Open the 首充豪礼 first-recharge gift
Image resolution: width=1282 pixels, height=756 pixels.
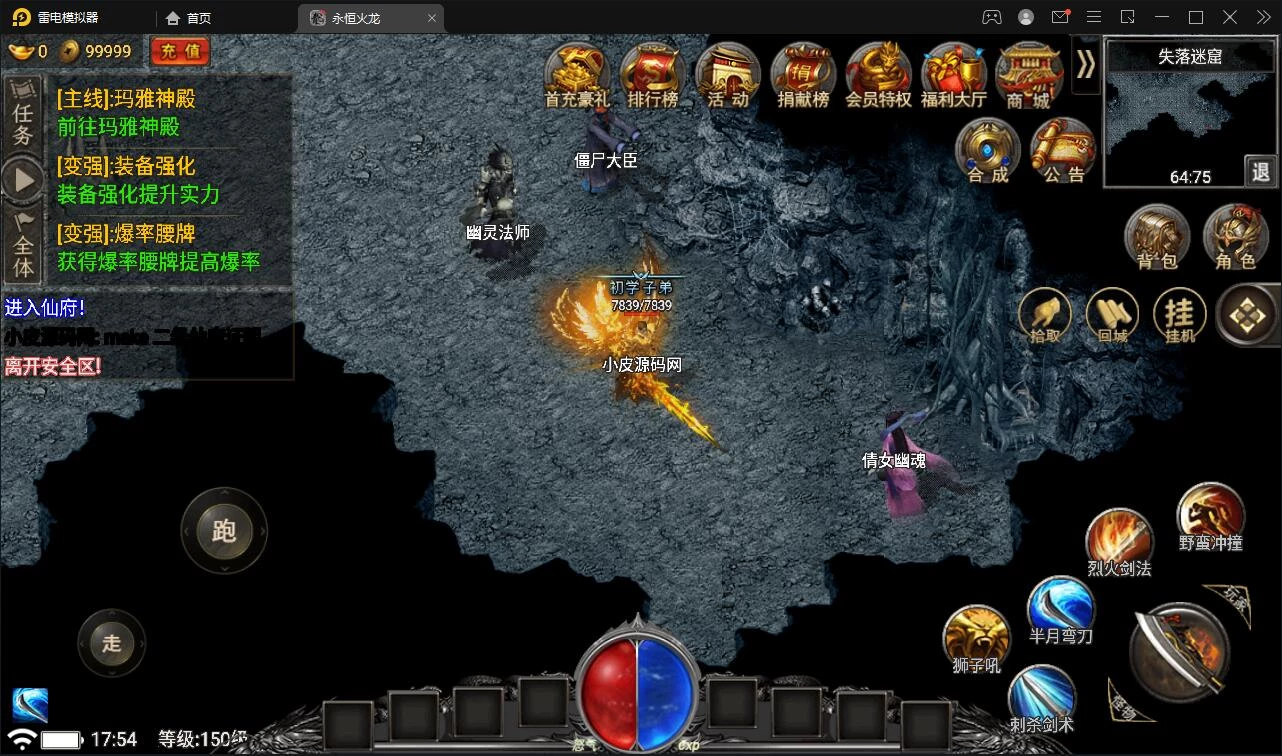[x=577, y=74]
